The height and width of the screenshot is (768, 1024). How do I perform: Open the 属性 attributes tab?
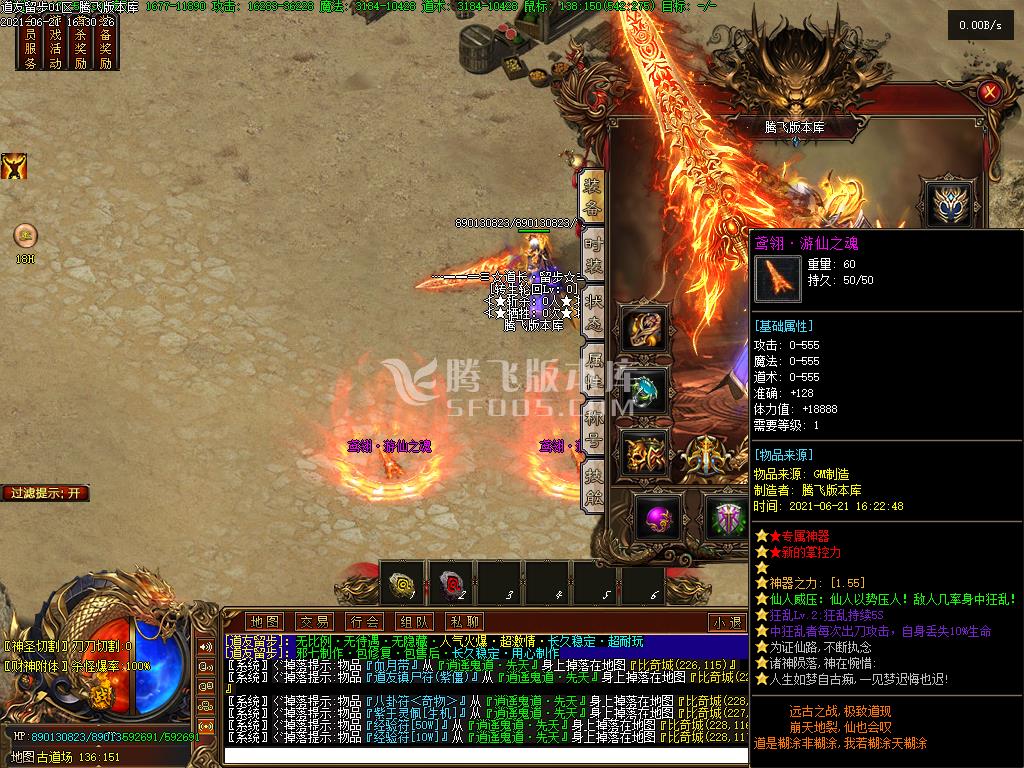point(593,369)
